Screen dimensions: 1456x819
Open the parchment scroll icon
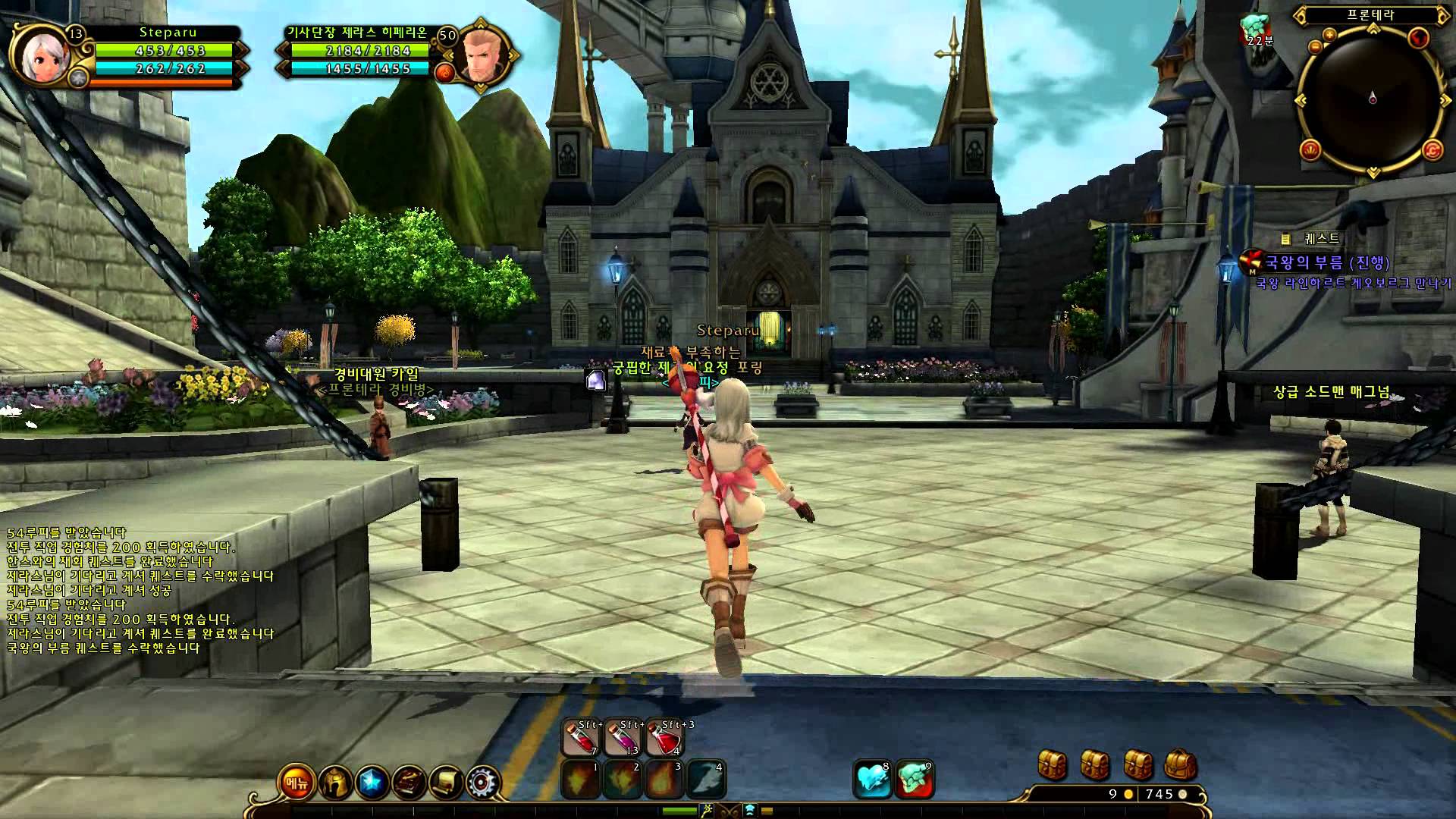(446, 783)
